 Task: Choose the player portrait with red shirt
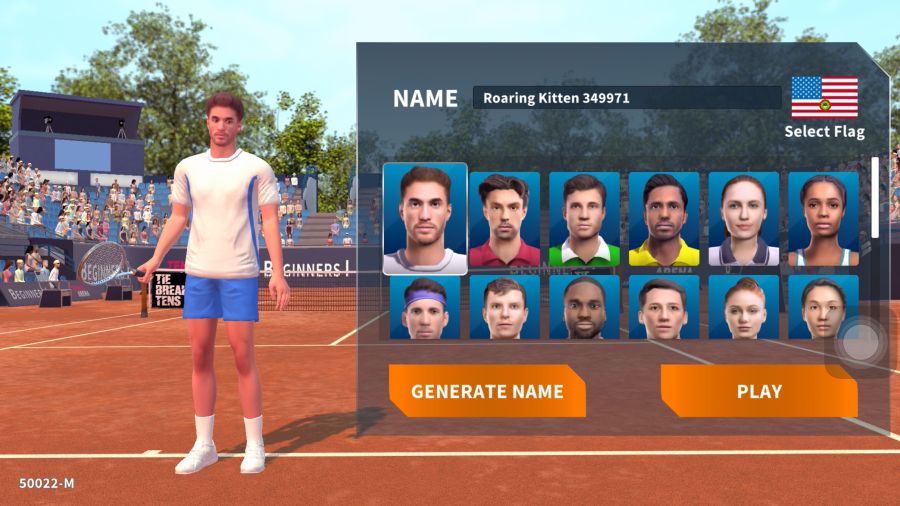(505, 219)
